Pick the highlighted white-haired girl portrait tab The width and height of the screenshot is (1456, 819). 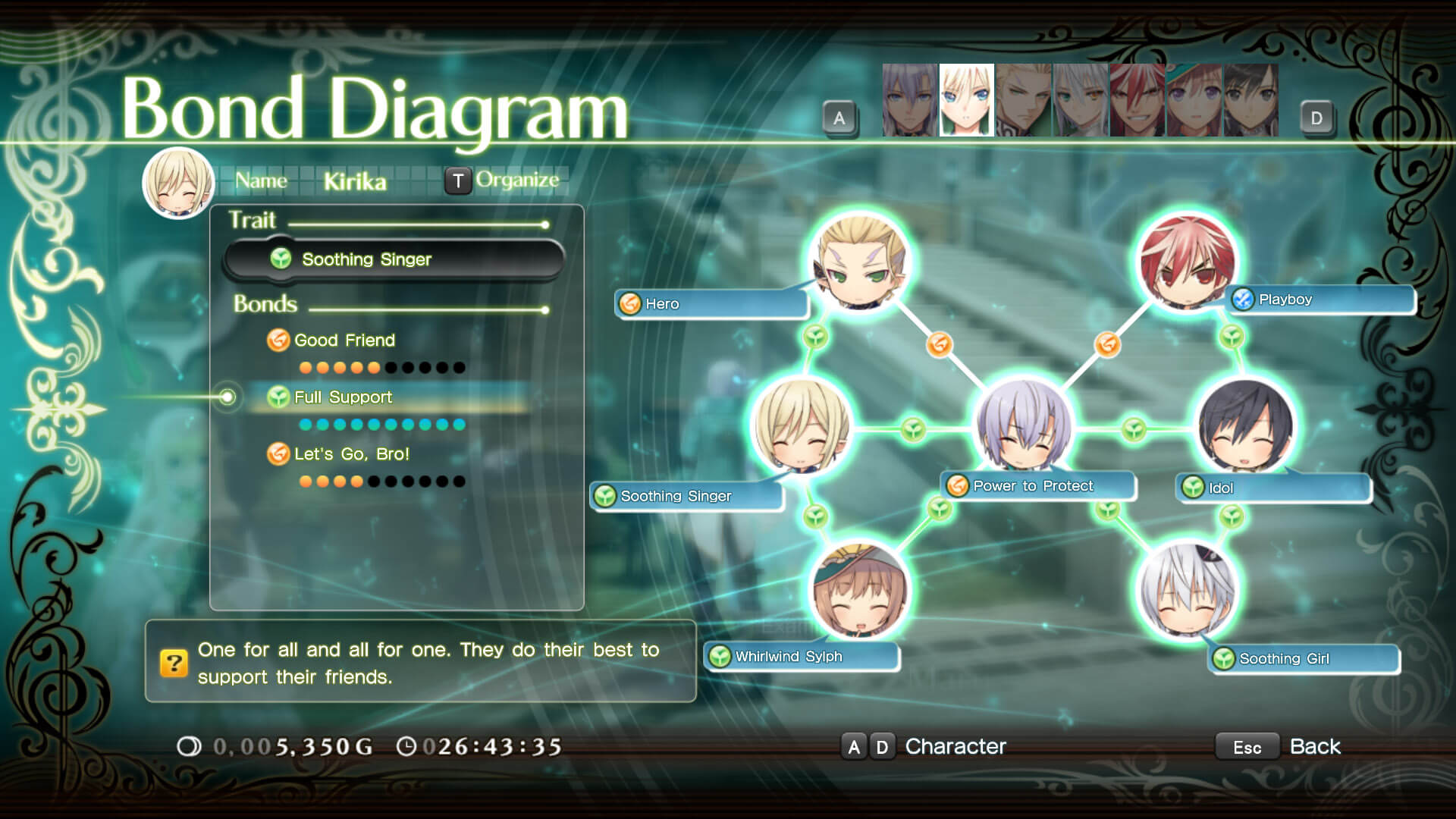pos(966,100)
